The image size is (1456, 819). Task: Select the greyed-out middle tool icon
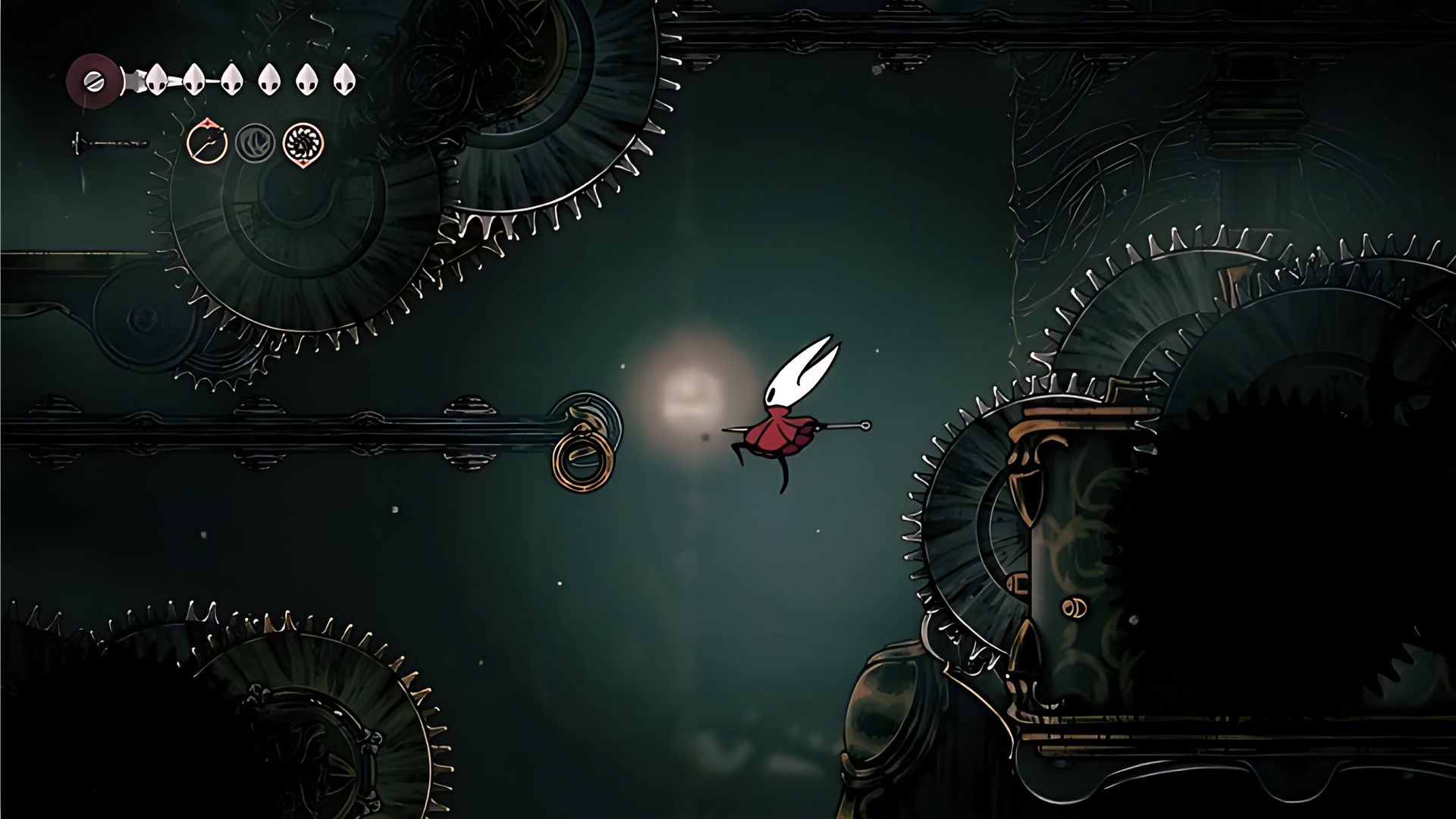255,143
